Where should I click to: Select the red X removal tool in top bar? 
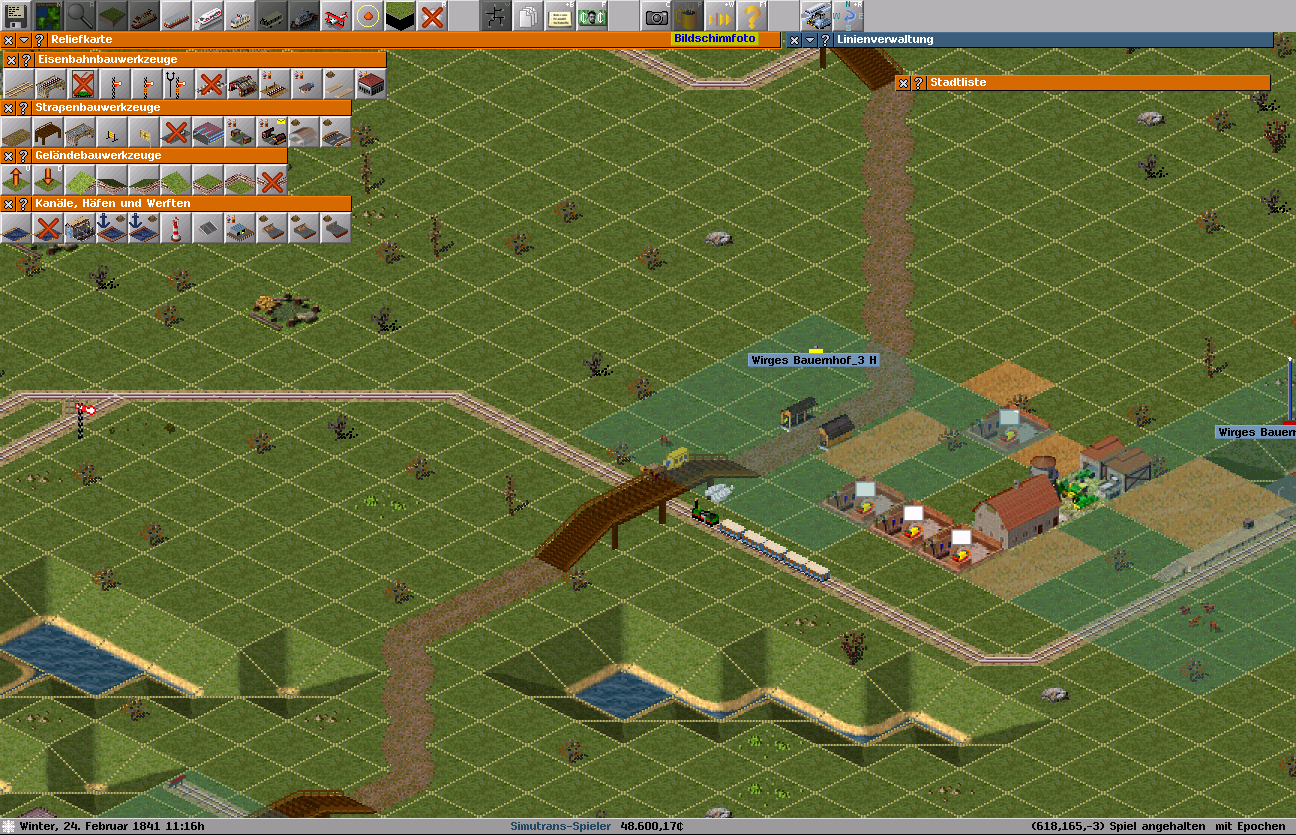click(x=432, y=15)
